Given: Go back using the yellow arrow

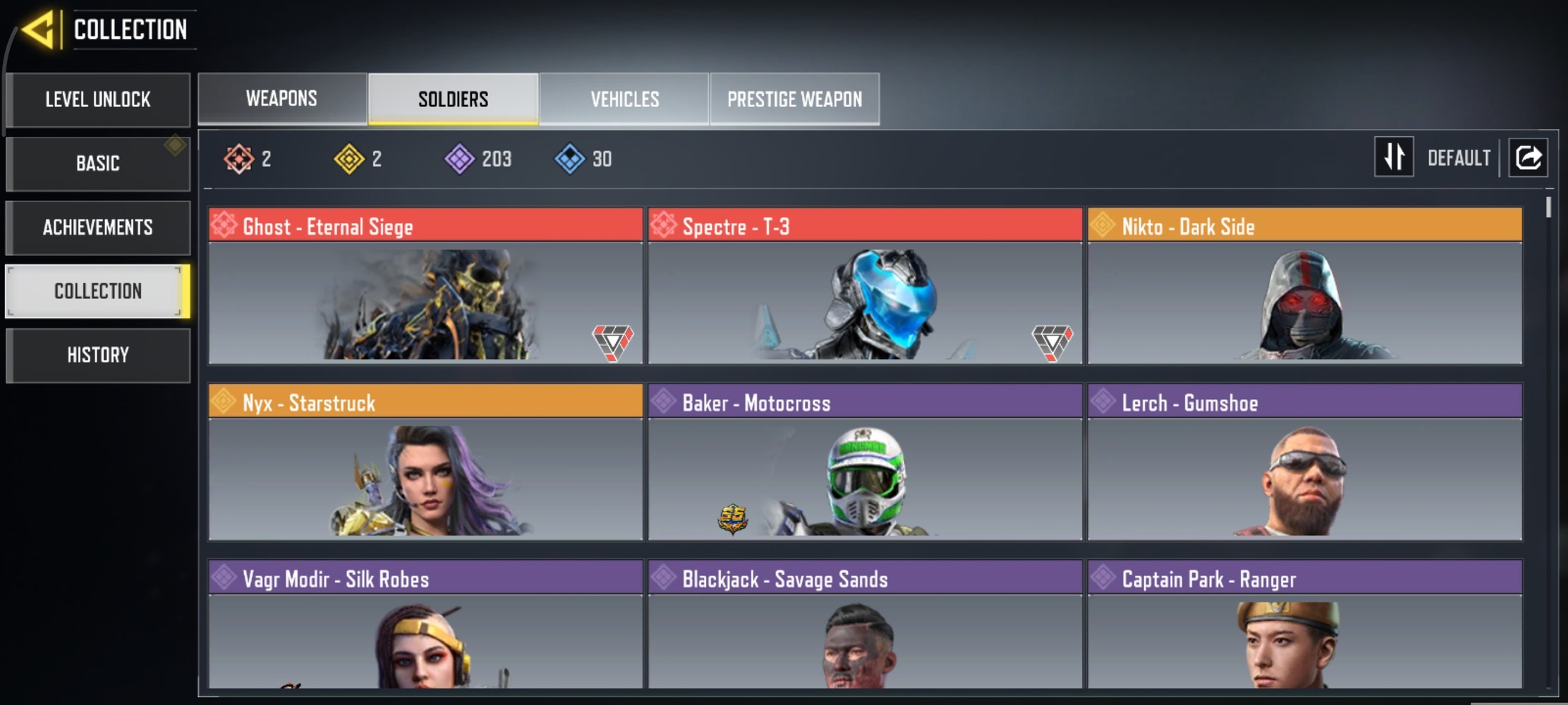Looking at the screenshot, I should coord(38,30).
